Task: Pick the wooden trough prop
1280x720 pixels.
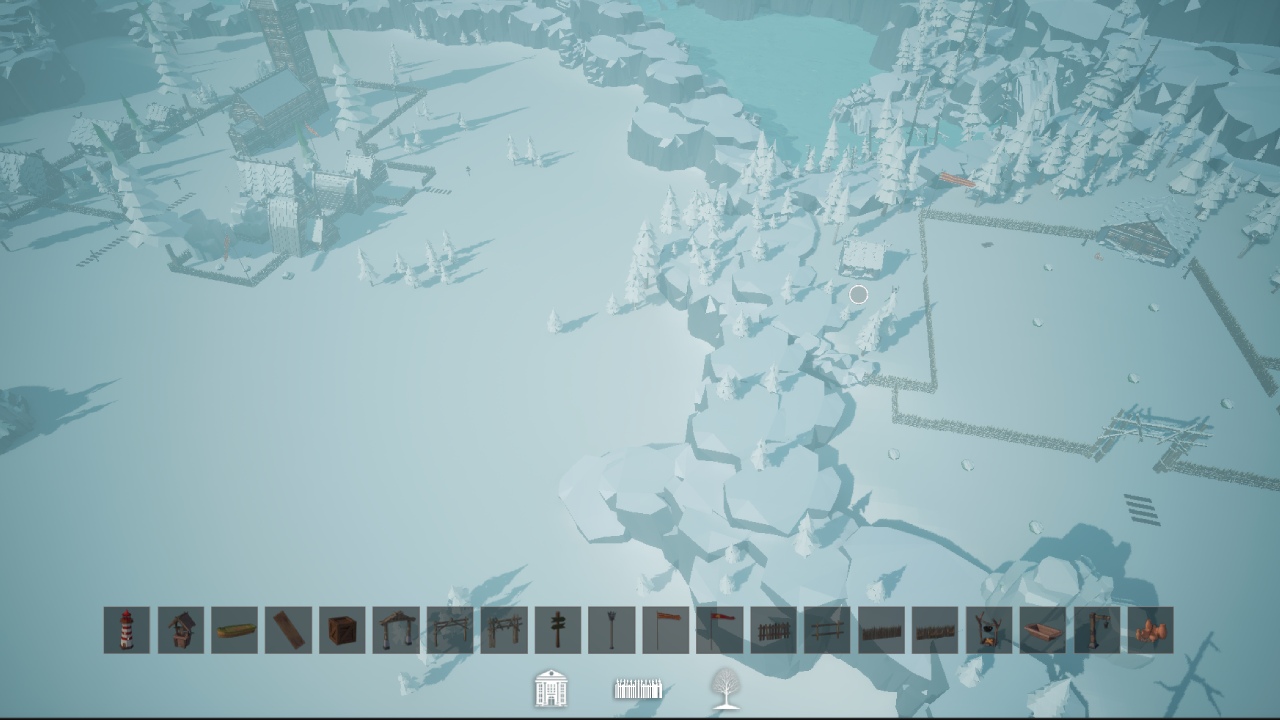Action: (1042, 631)
